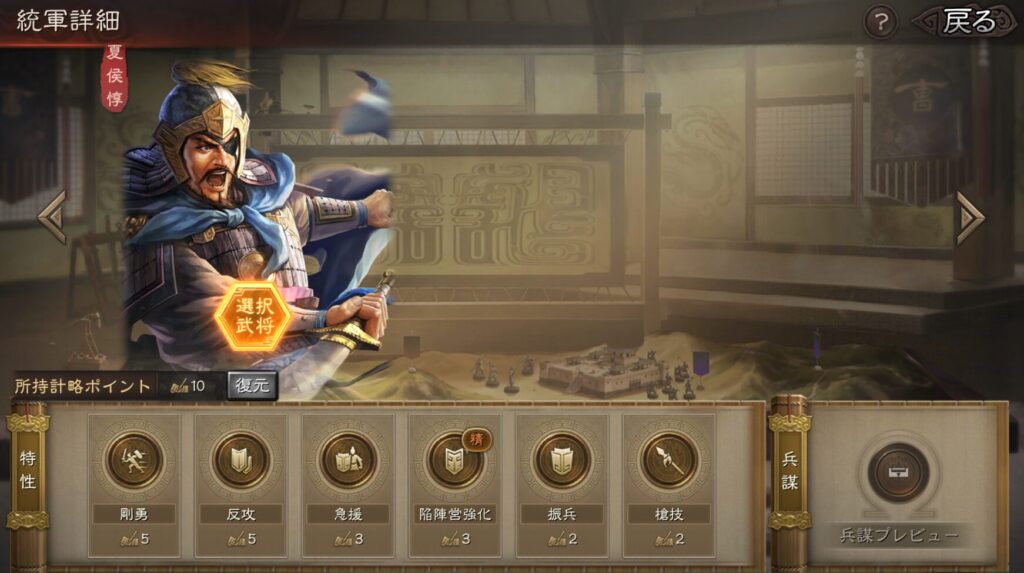This screenshot has width=1024, height=573.
Task: Show the next general with right arrow
Action: tap(969, 217)
